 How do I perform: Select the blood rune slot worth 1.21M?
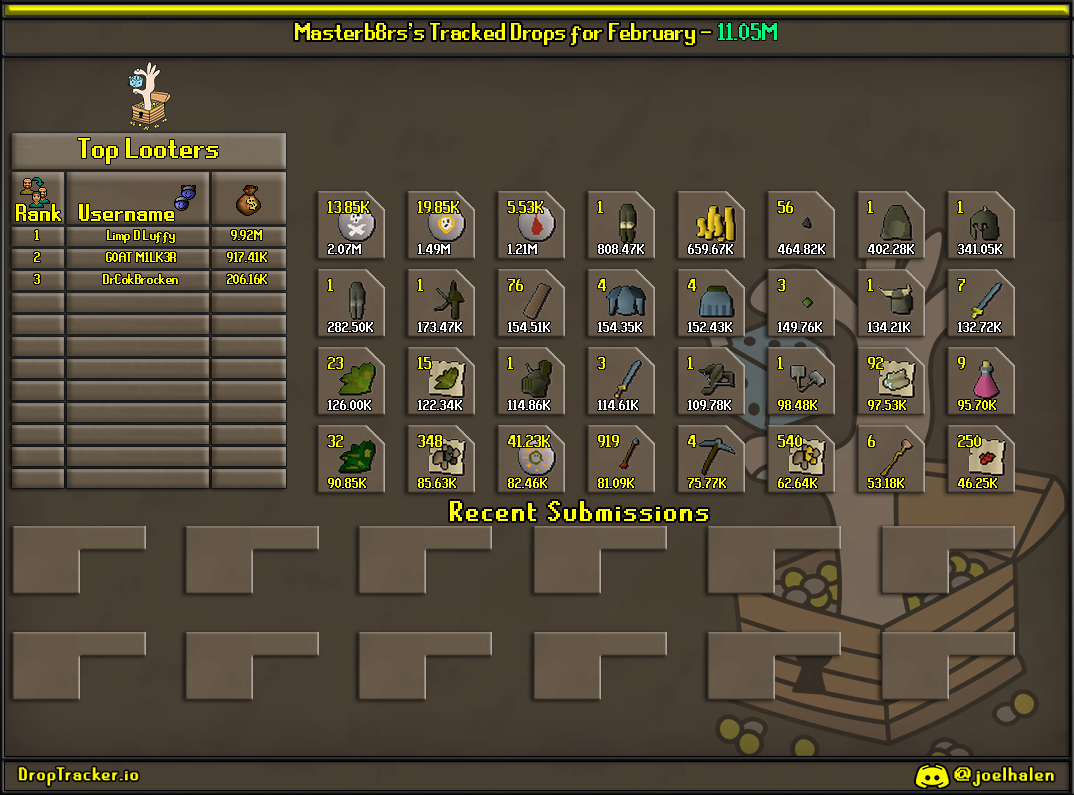[531, 225]
